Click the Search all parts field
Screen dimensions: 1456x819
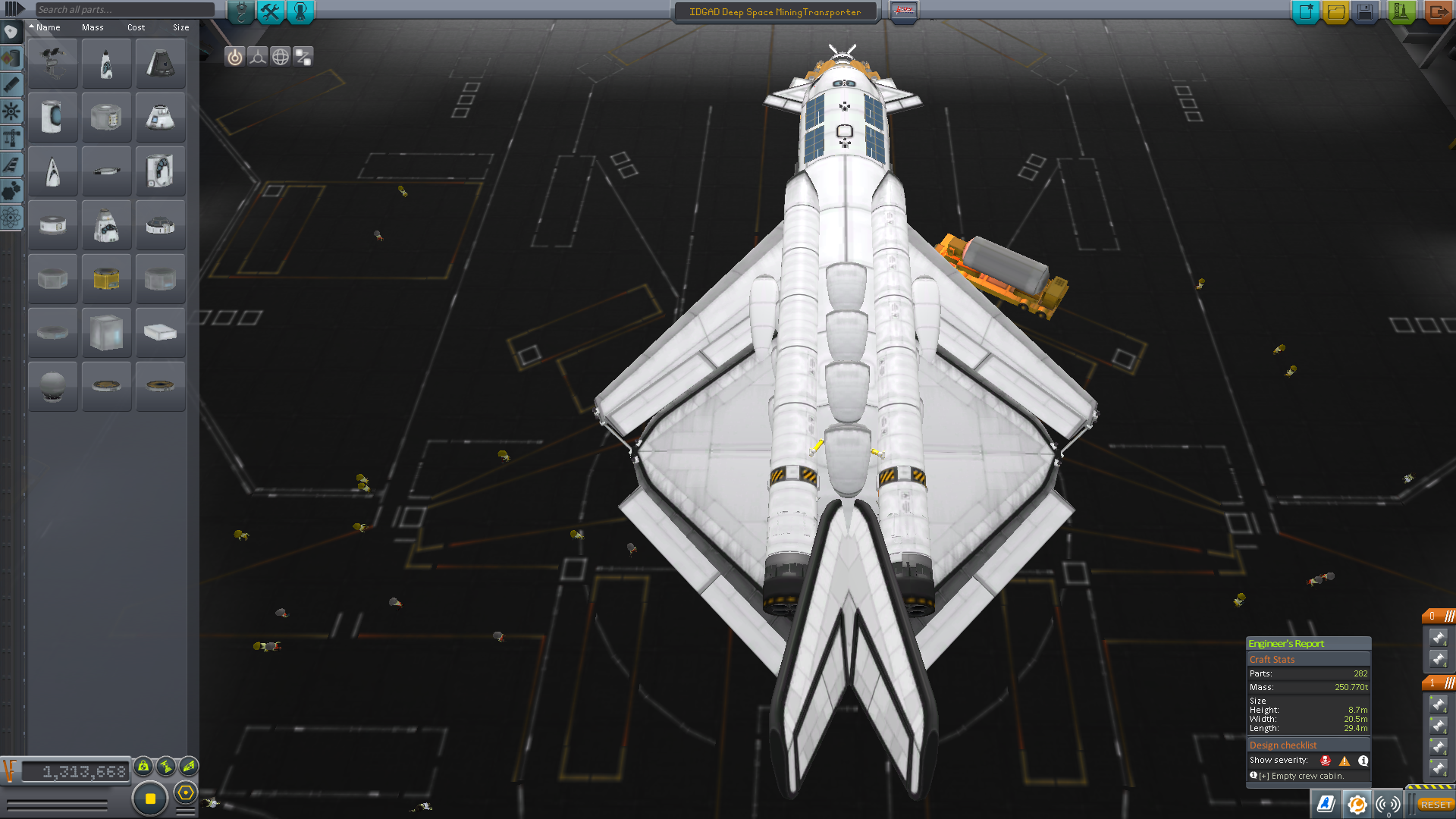121,8
